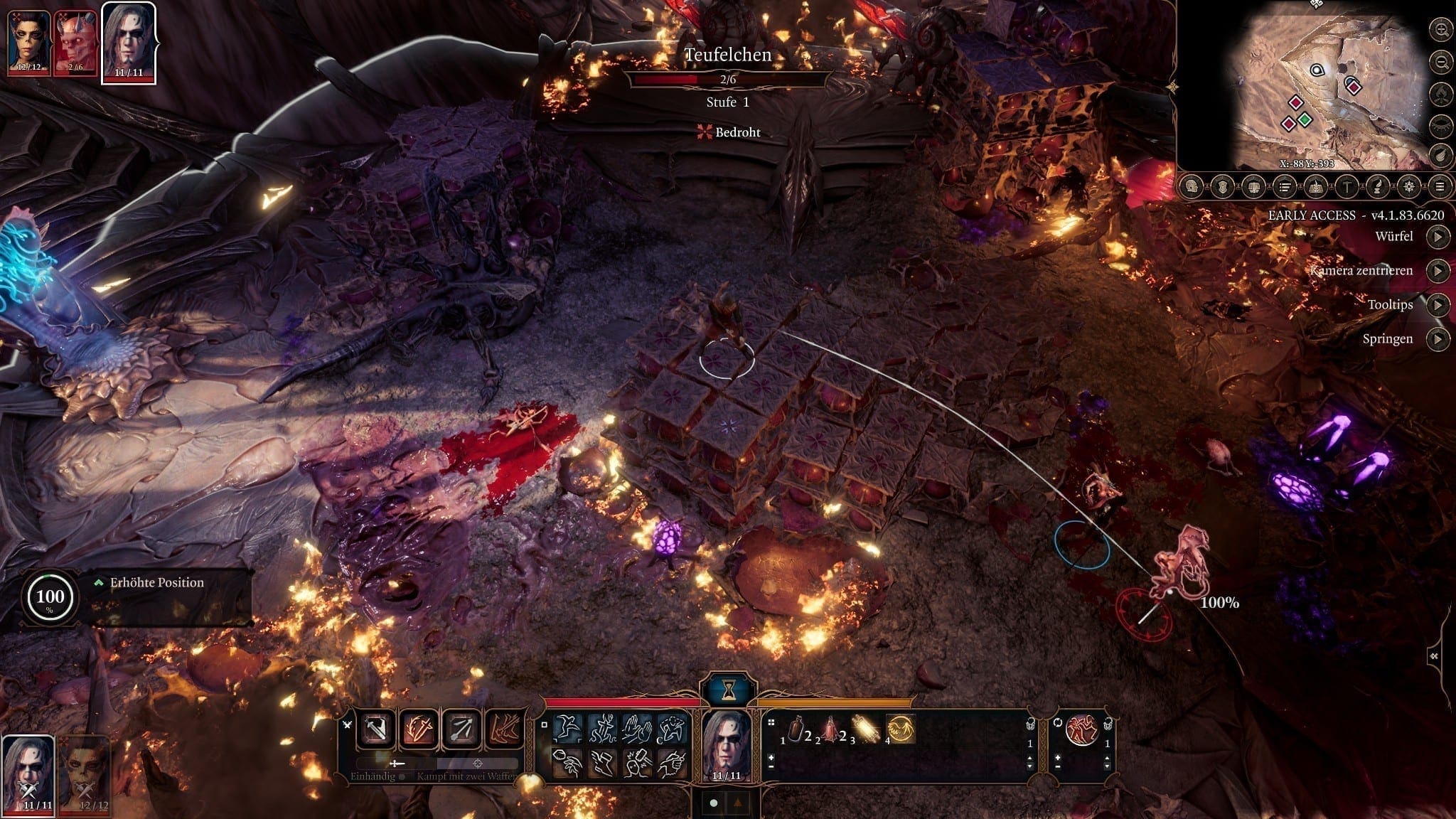1456x819 pixels.
Task: Choose the ranged bow attack icon
Action: [461, 730]
